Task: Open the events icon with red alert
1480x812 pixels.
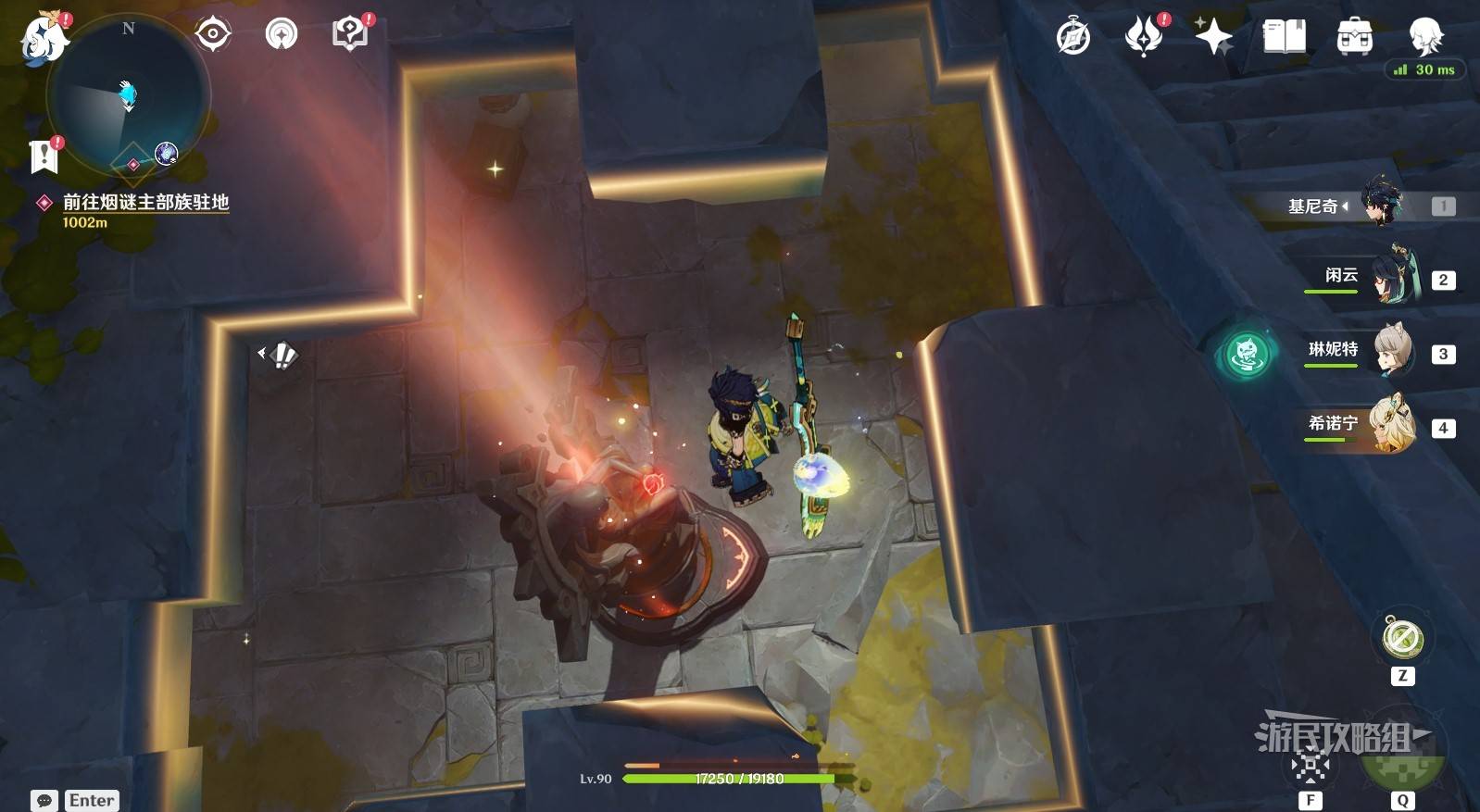Action: click(x=1144, y=37)
